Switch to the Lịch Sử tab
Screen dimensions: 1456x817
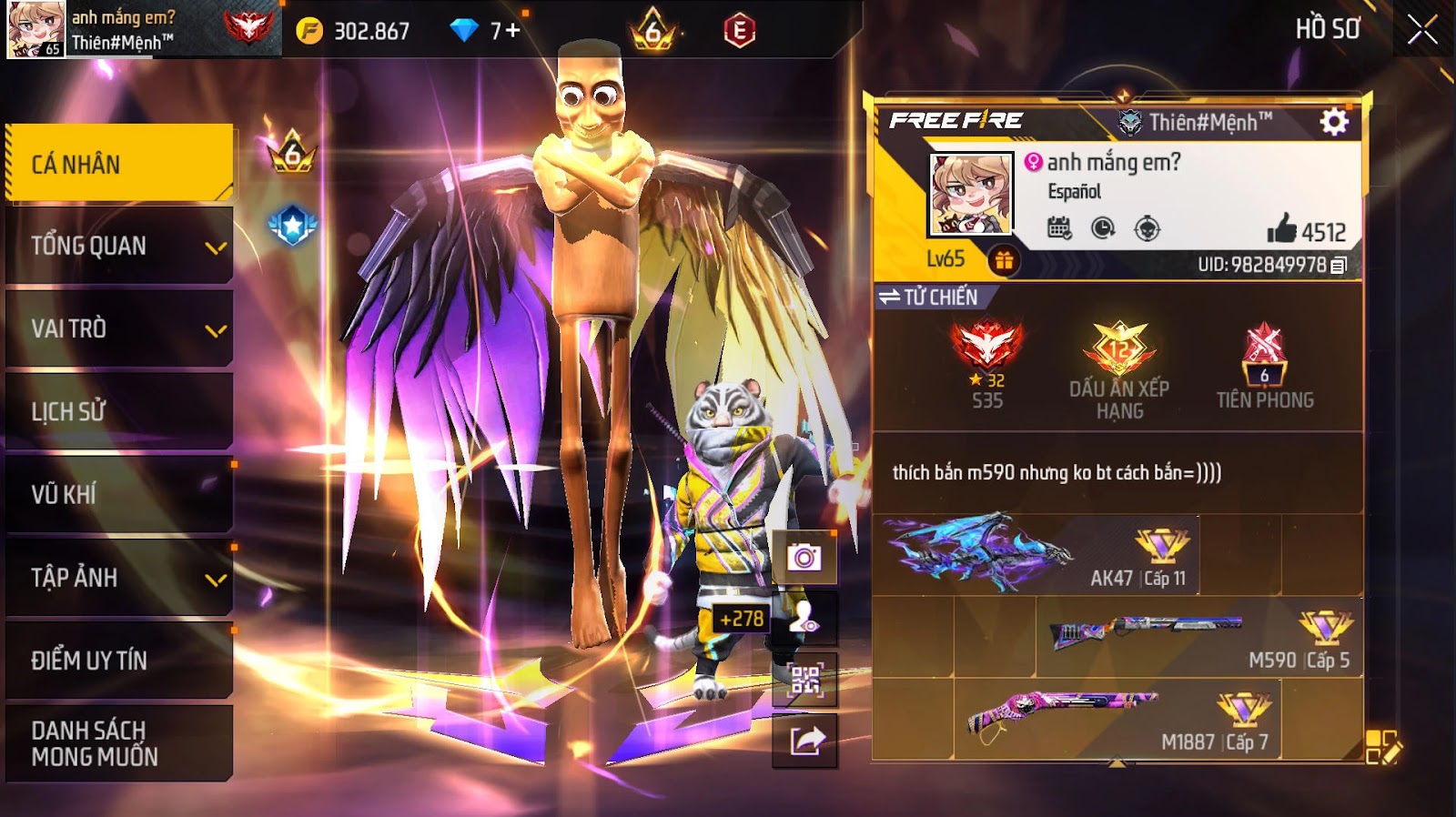119,411
